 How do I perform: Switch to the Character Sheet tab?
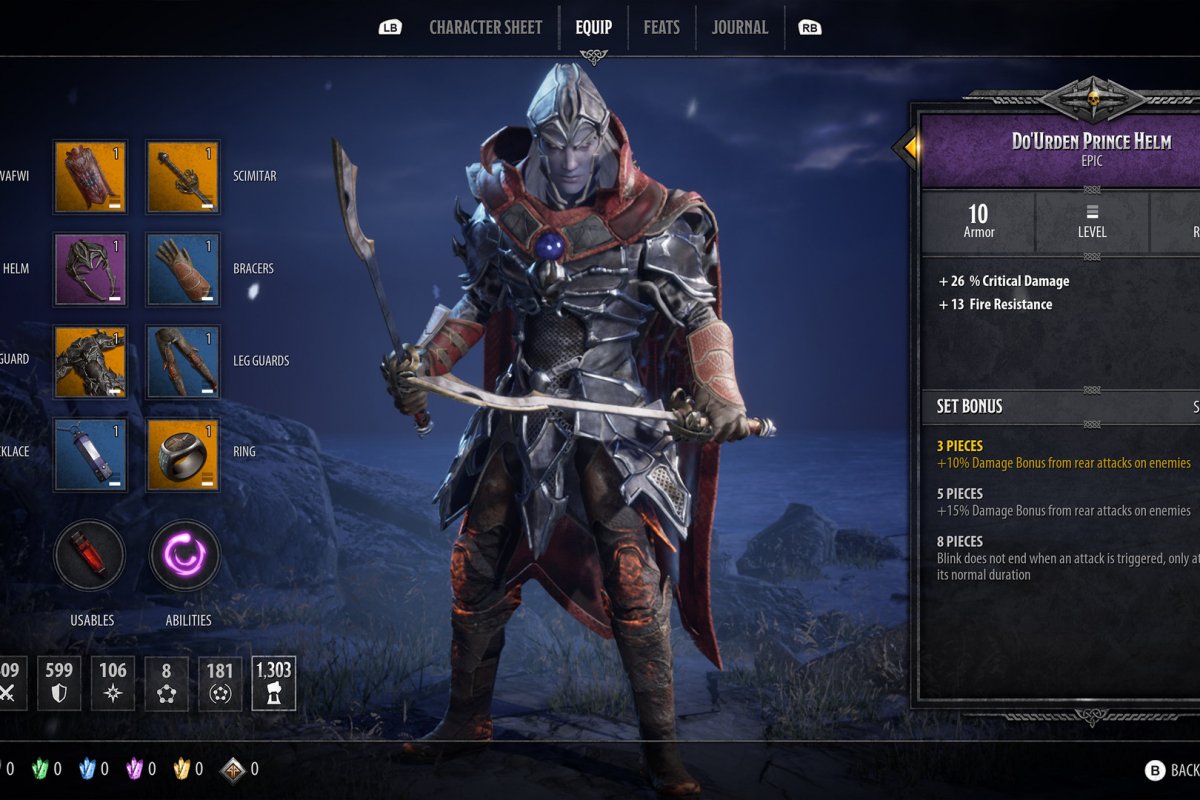pyautogui.click(x=485, y=27)
